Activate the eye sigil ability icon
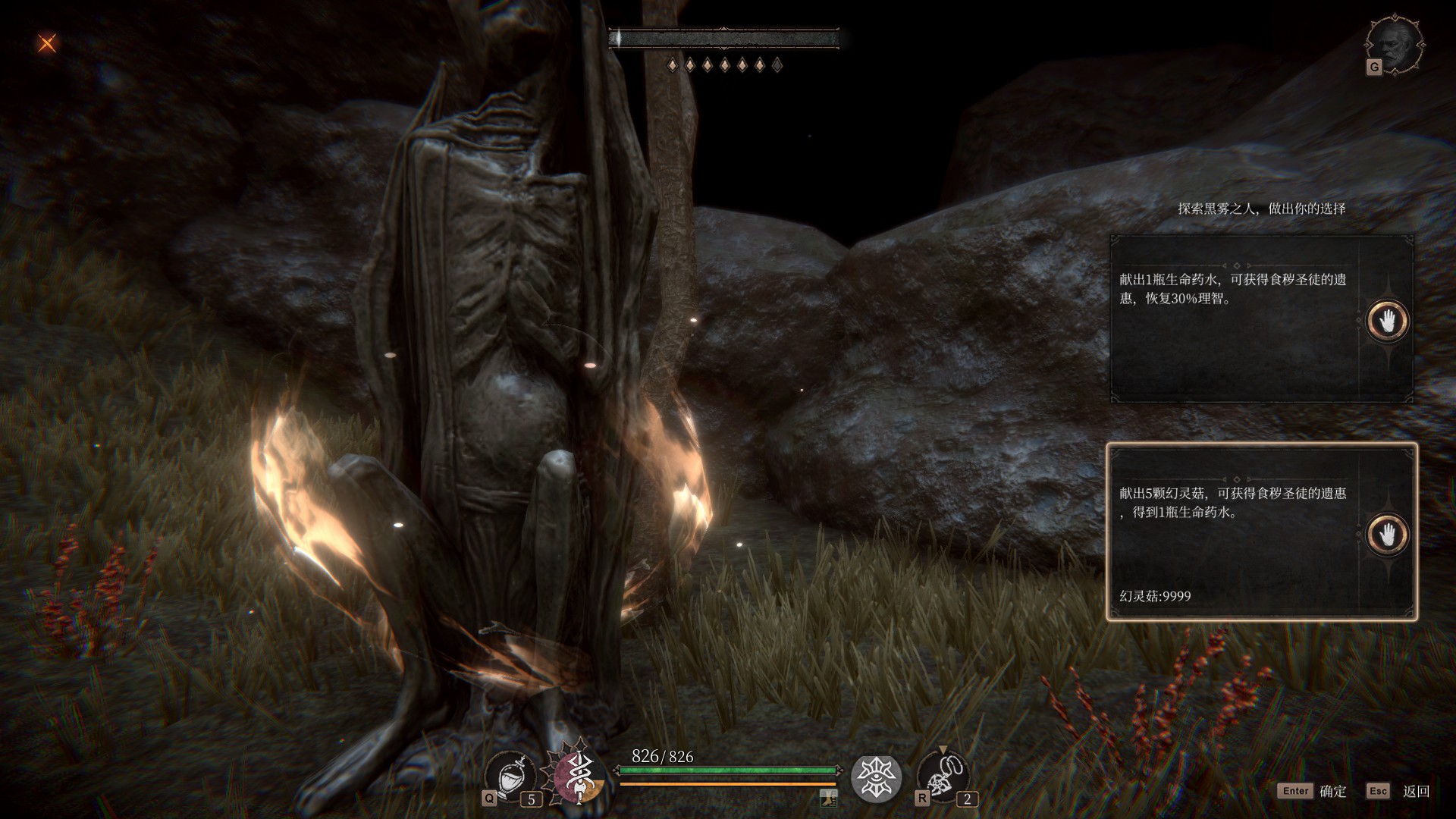This screenshot has height=819, width=1456. pos(876,778)
